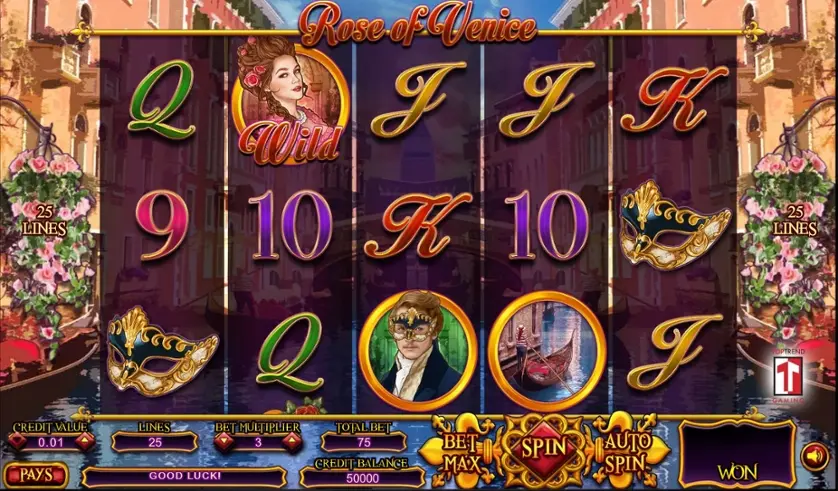
Task: Spin the reels with the SPIN button
Action: click(x=541, y=448)
